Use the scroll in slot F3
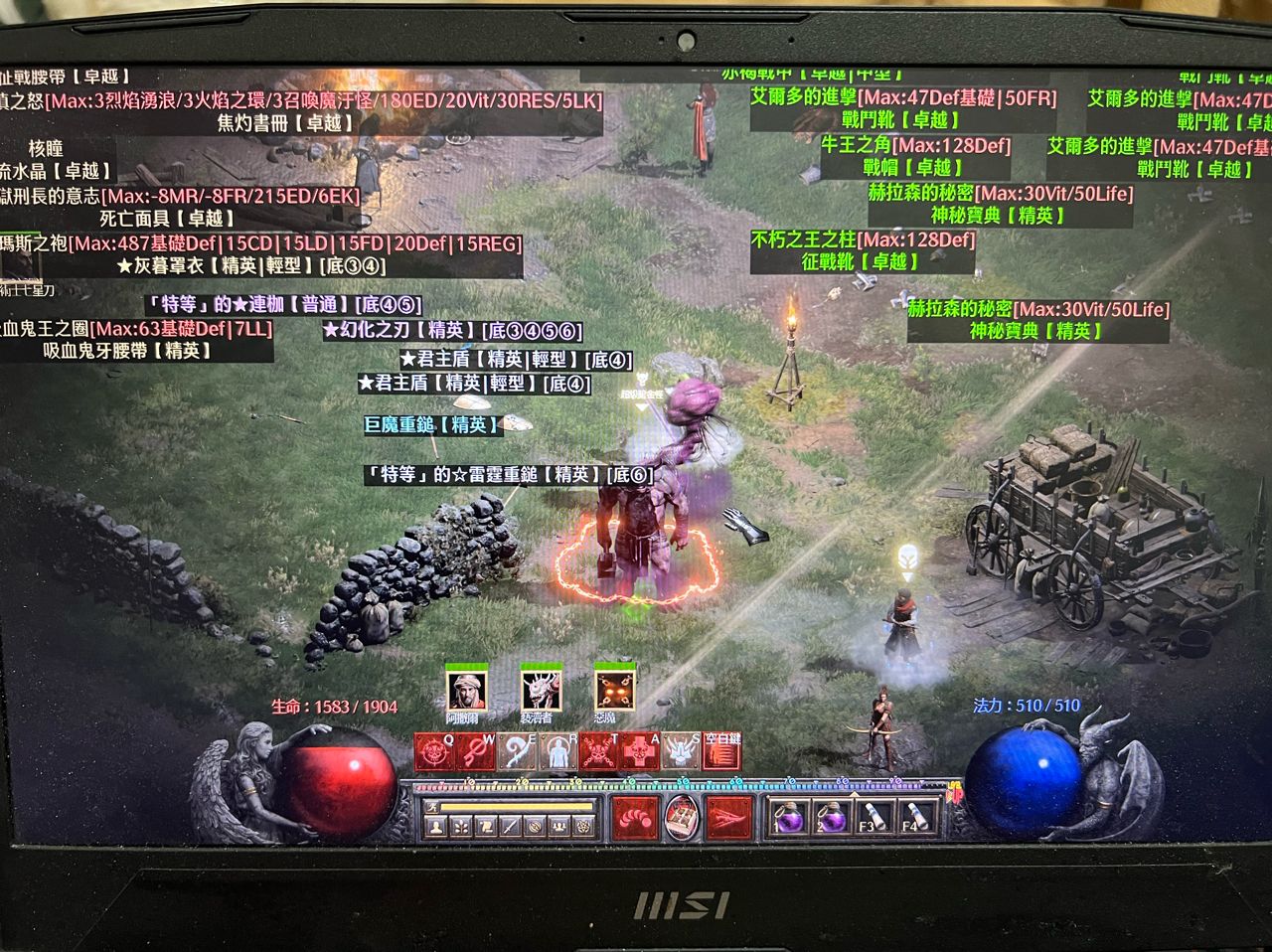The image size is (1272, 952). 874,818
